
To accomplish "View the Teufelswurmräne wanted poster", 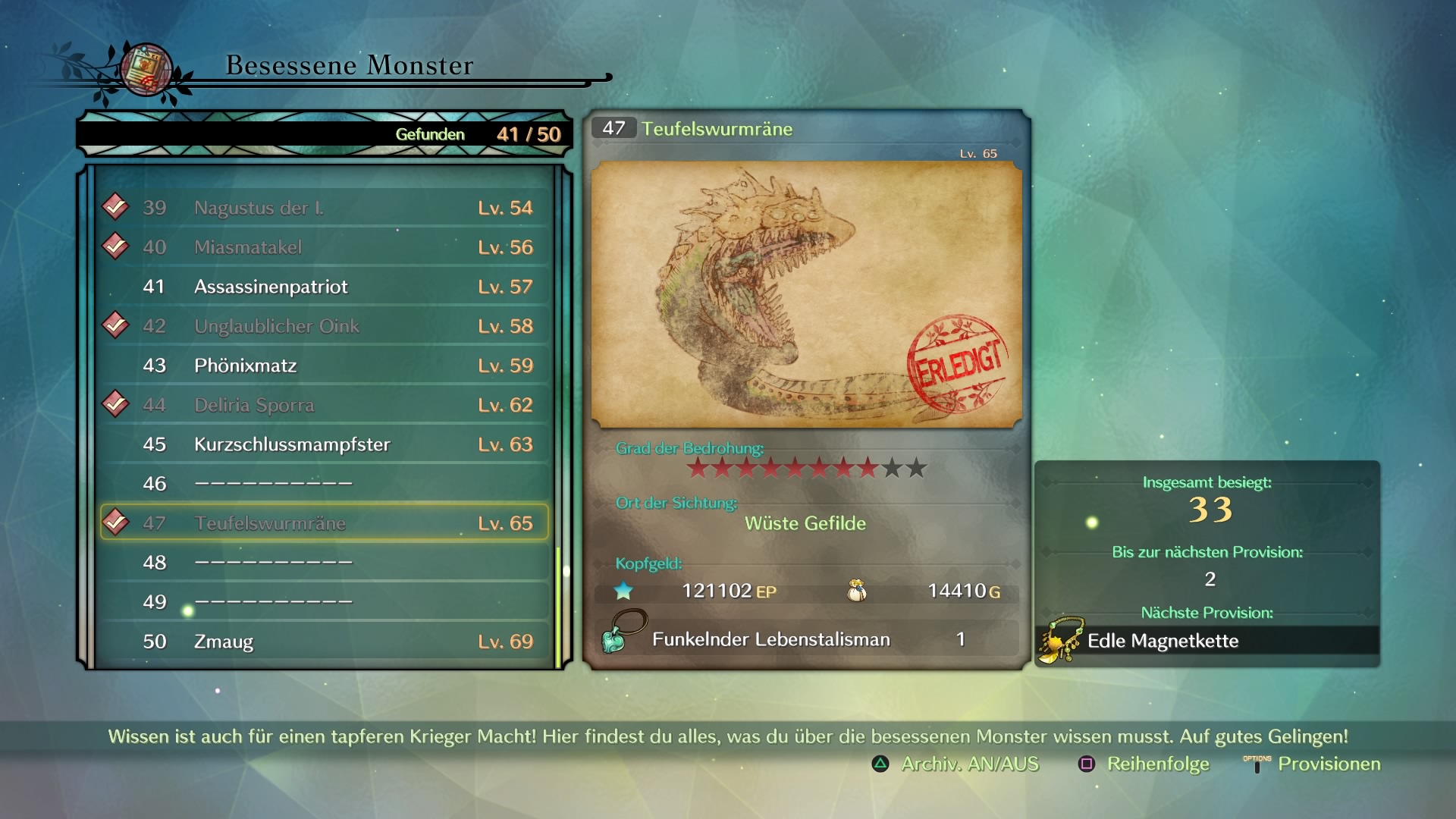I will click(x=806, y=294).
